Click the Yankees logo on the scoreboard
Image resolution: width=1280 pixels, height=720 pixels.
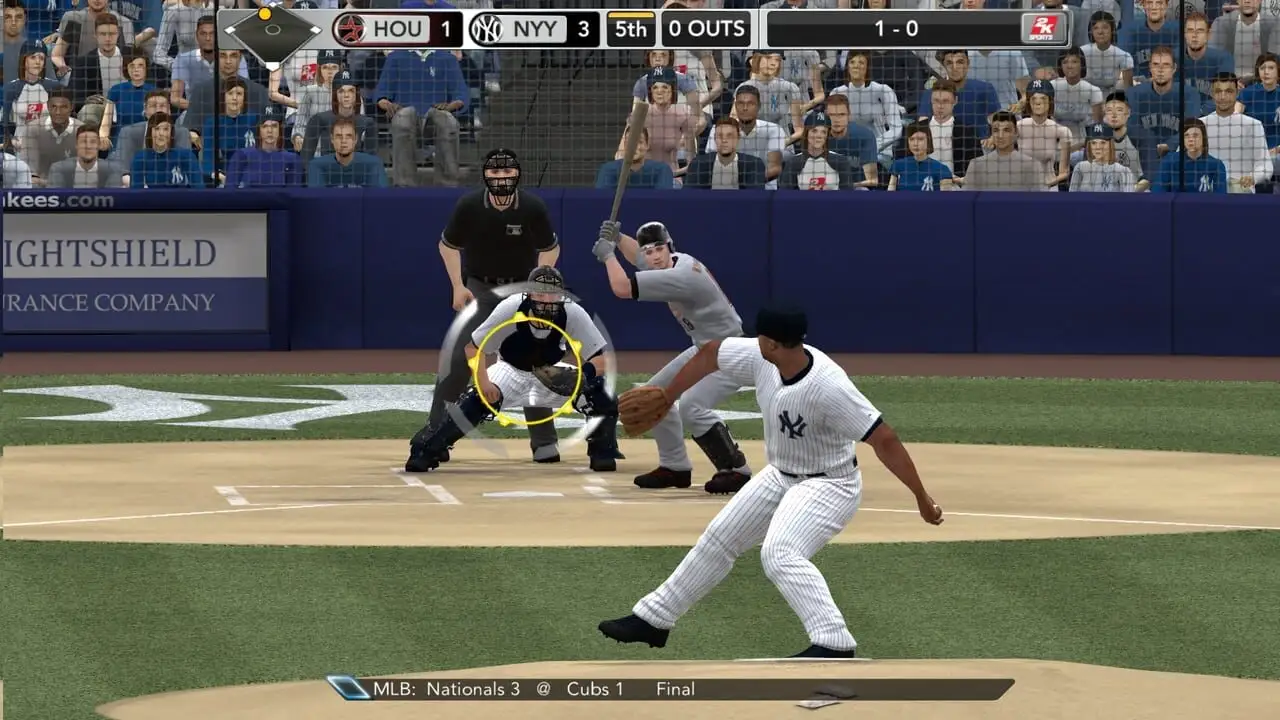tap(486, 29)
